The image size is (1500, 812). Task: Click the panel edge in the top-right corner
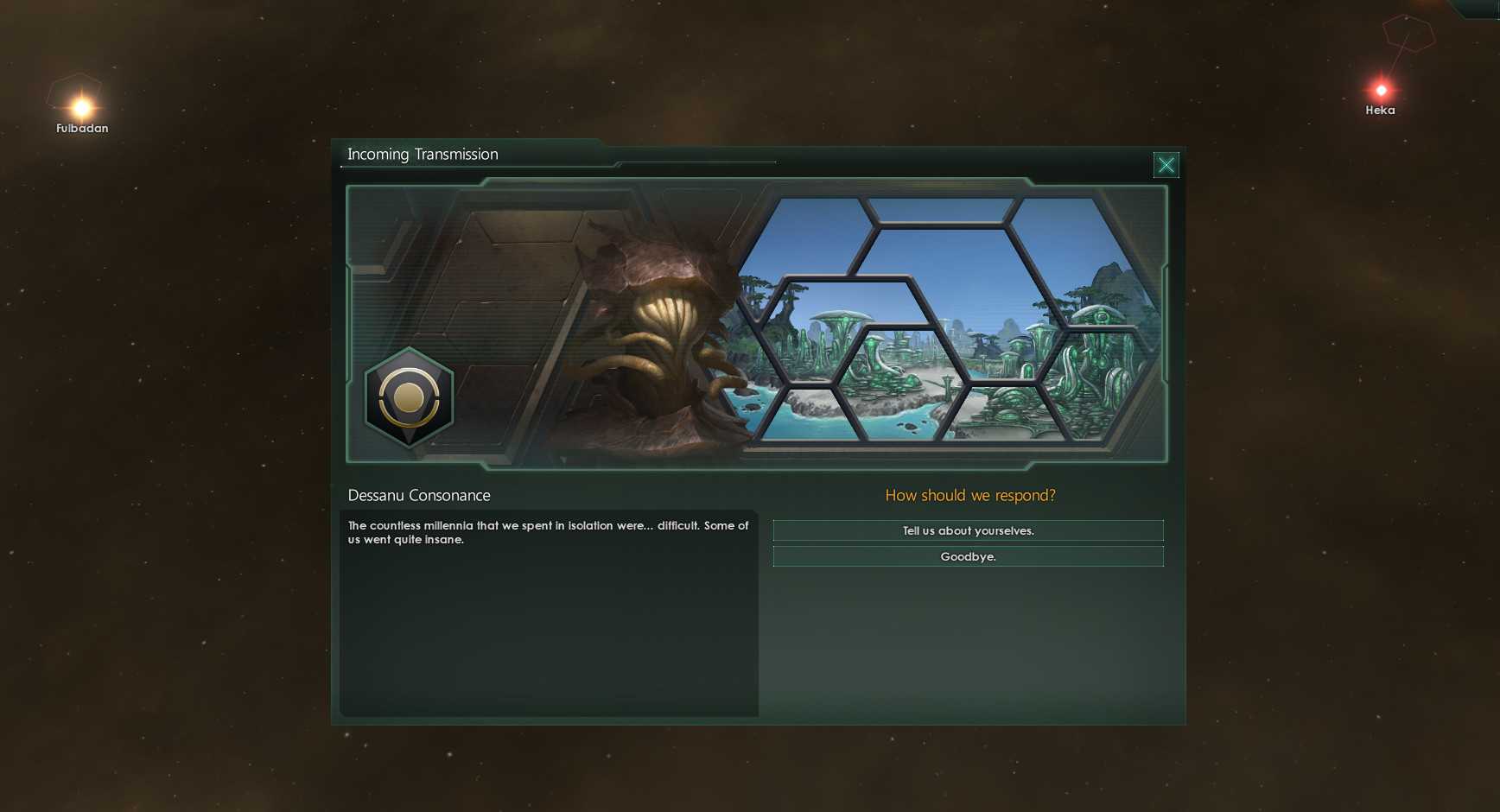point(1482,9)
